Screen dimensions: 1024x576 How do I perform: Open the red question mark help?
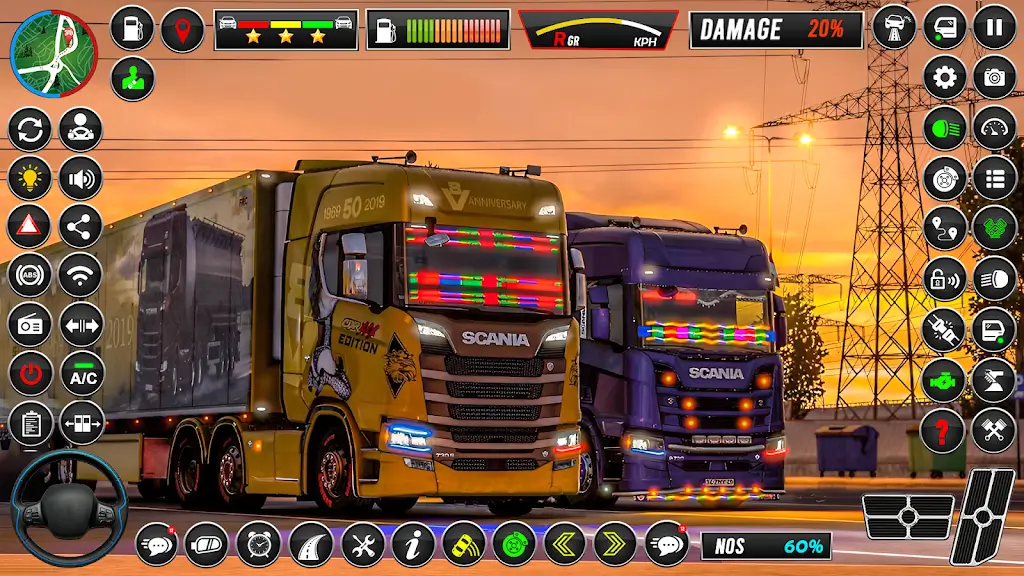[x=943, y=431]
